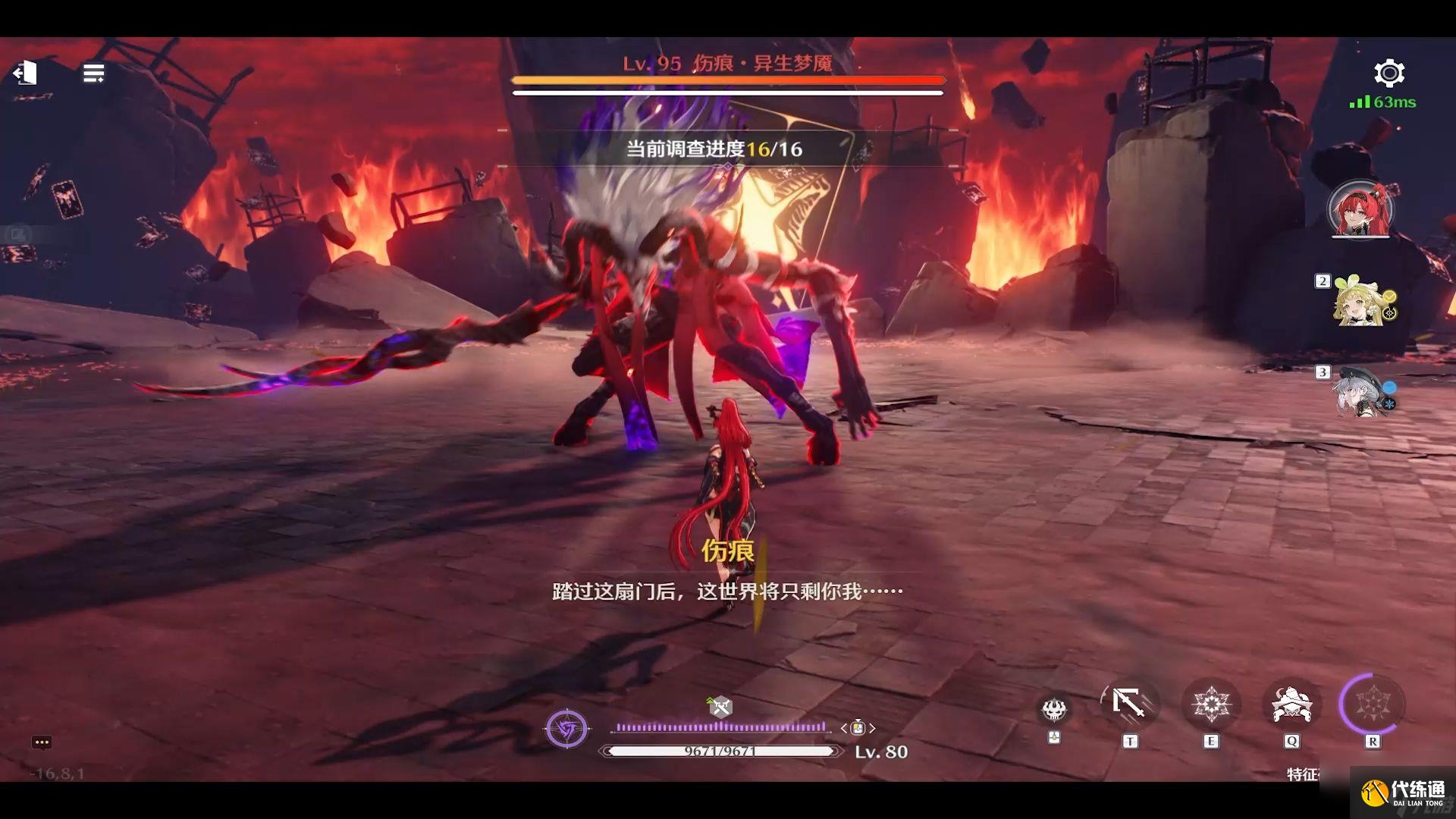This screenshot has width=1456, height=819.
Task: Switch to the grey-haired party member
Action: pyautogui.click(x=1363, y=391)
